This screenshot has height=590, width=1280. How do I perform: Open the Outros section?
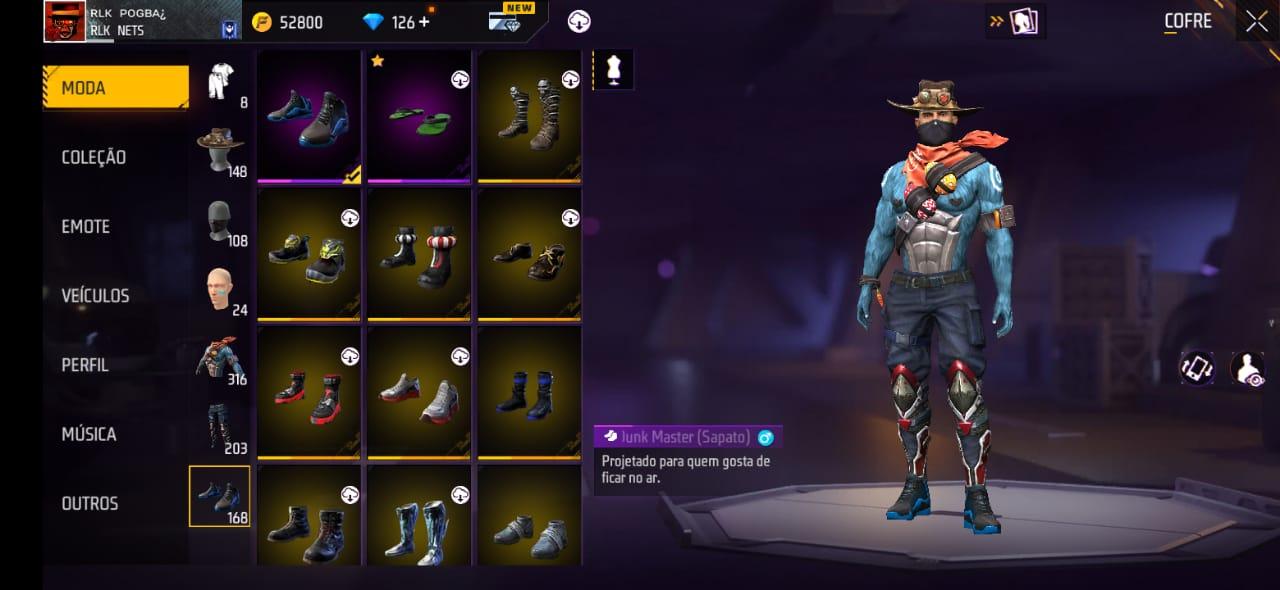90,503
